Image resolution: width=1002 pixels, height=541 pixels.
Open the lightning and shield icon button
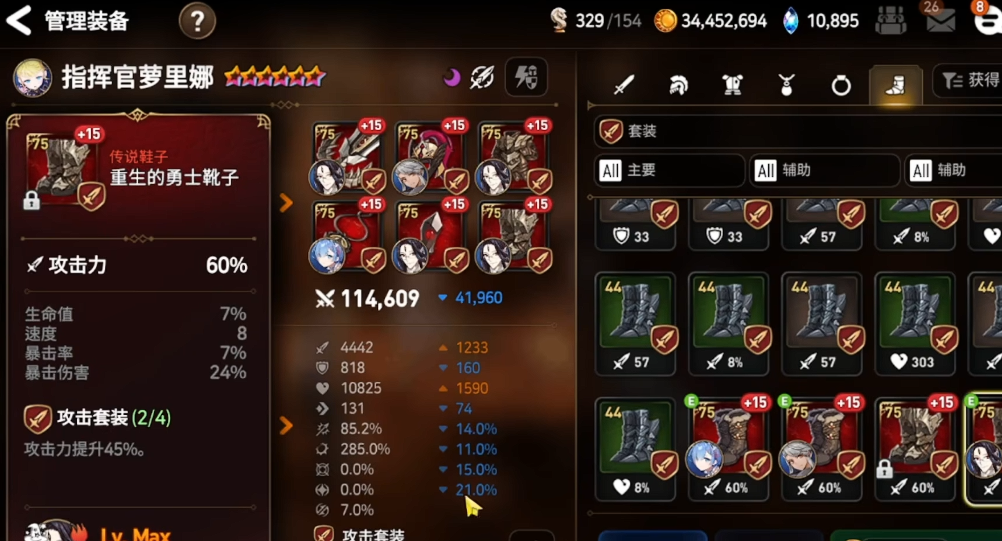pyautogui.click(x=526, y=78)
